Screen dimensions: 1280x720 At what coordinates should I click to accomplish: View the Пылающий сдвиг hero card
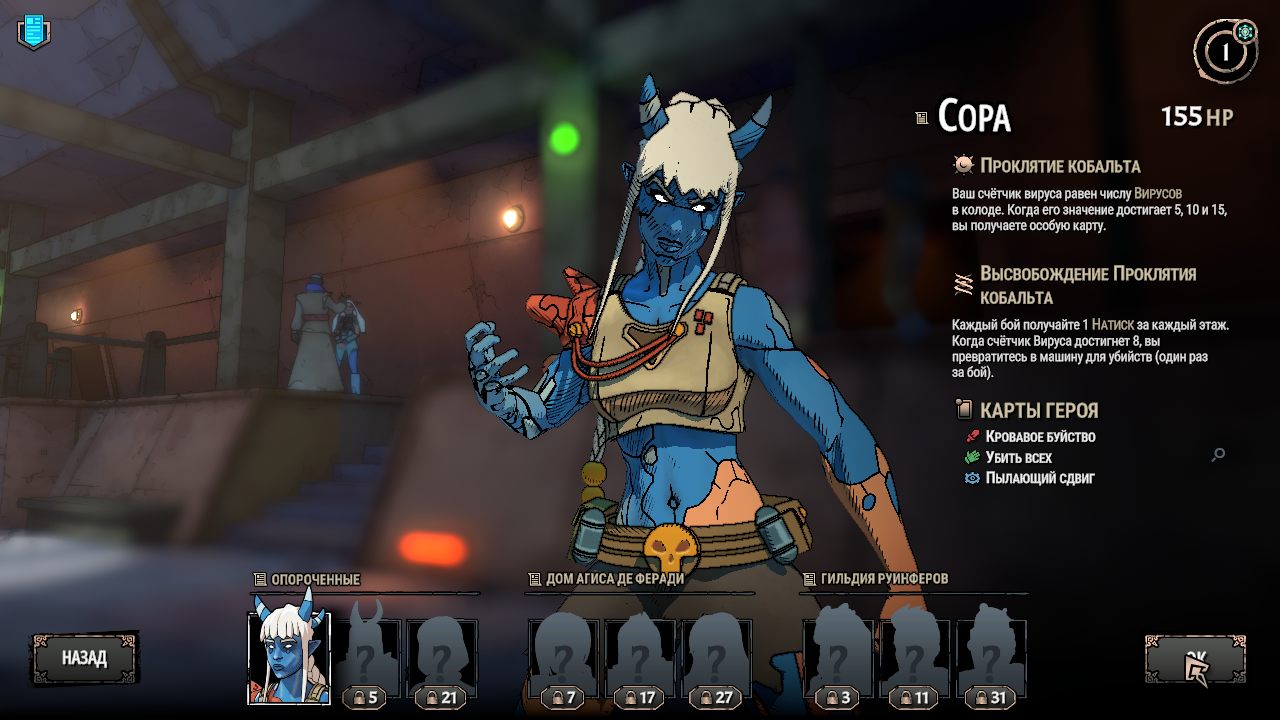point(1039,478)
